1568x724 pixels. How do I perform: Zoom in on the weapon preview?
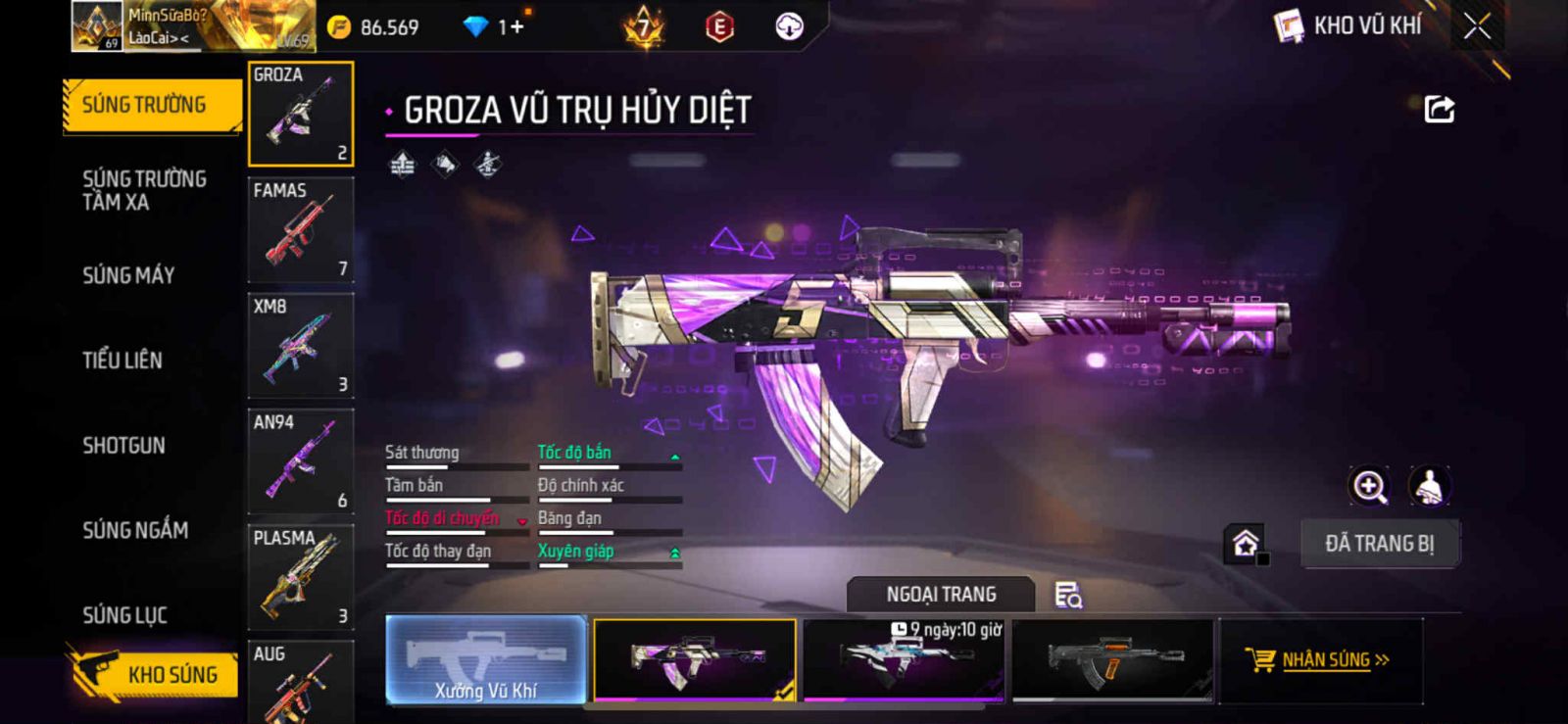[x=1369, y=486]
